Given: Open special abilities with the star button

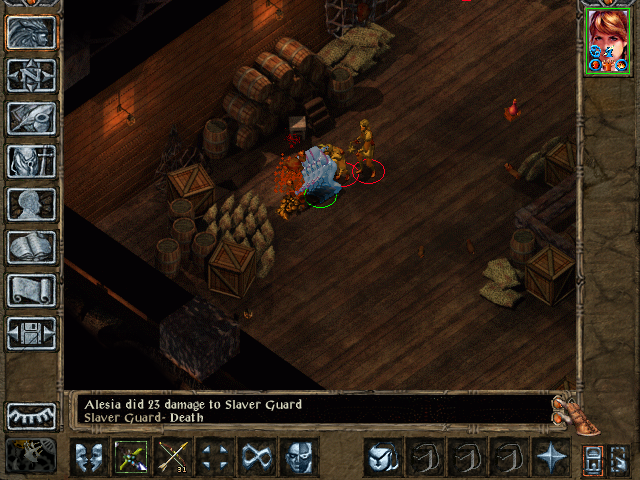Looking at the screenshot, I should 551,457.
